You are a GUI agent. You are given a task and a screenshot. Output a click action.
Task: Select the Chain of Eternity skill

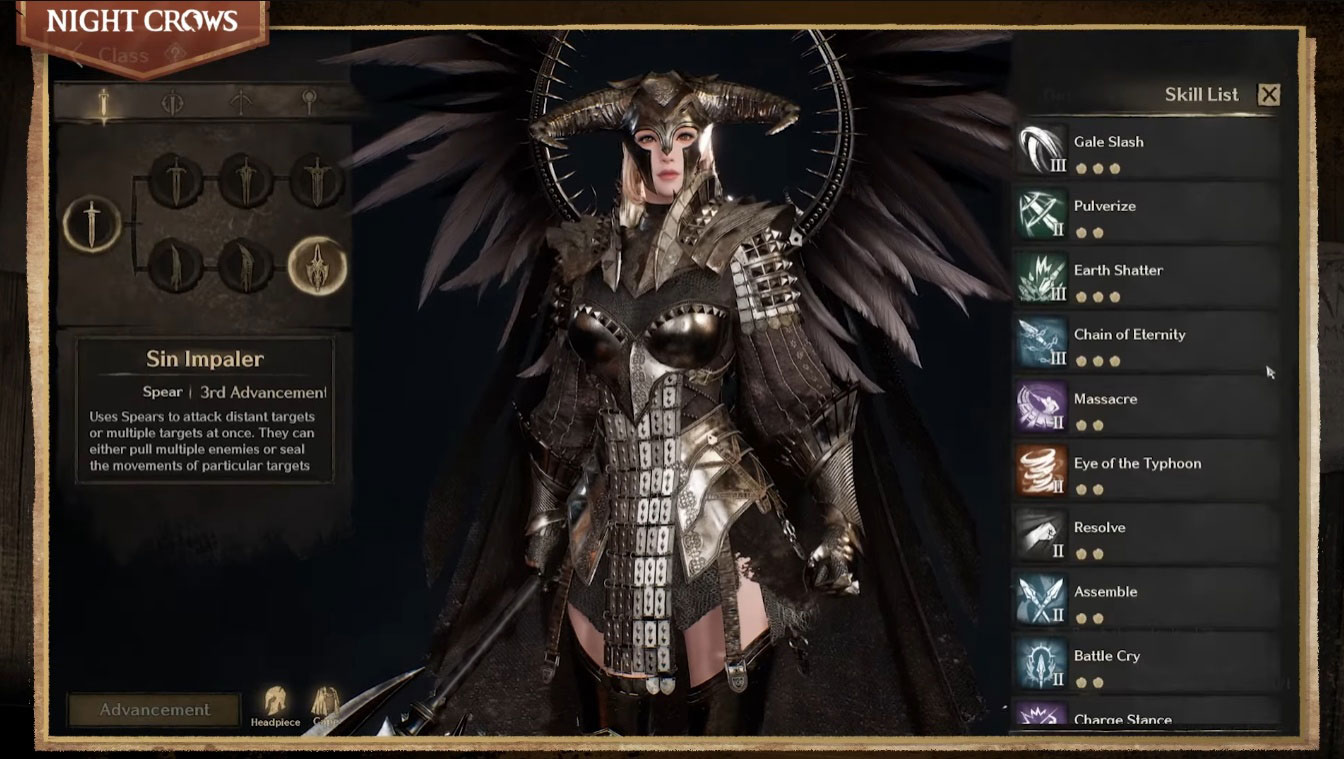1146,343
